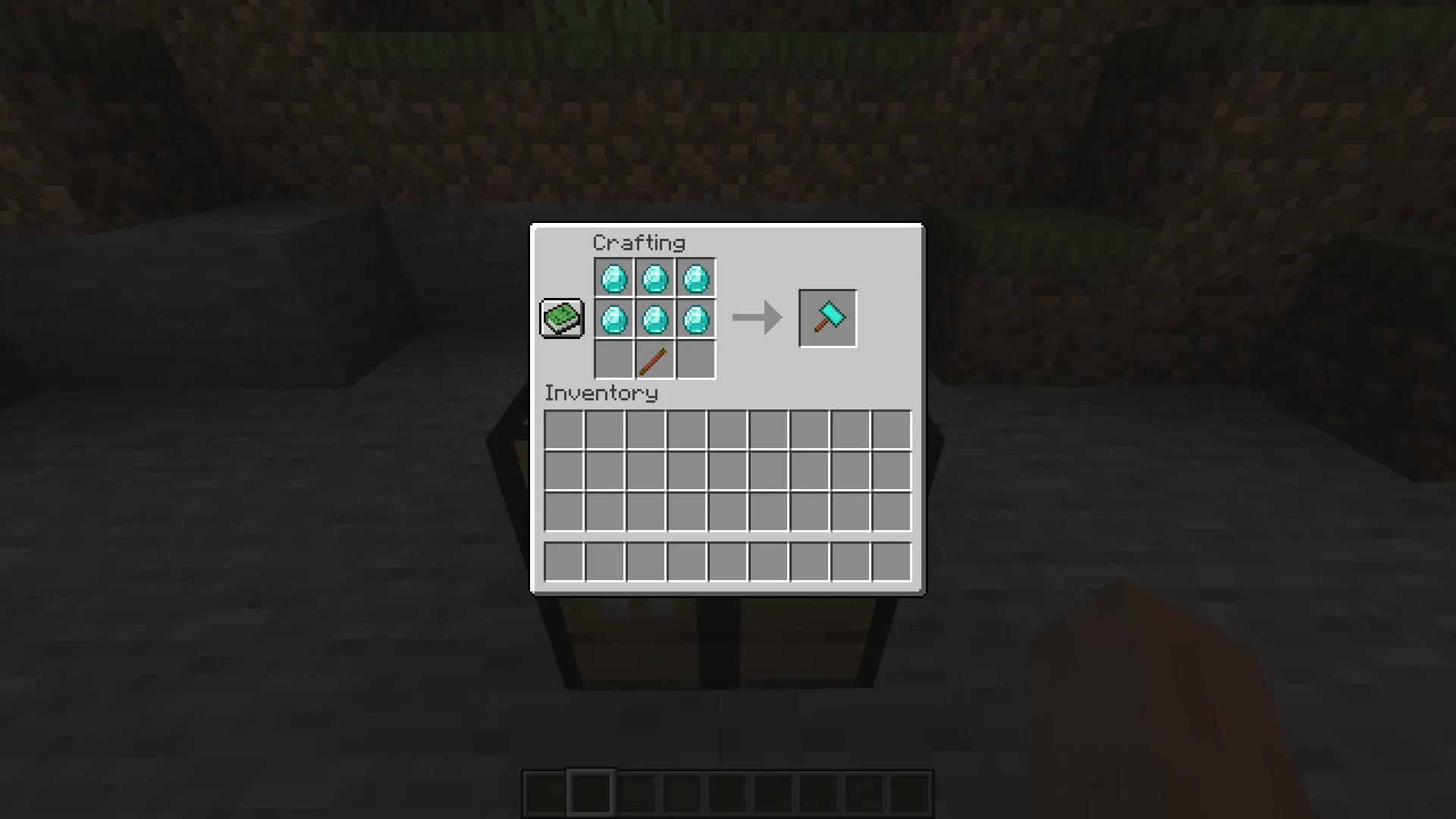Screen dimensions: 1456x819
Task: Pick up the diamond axe from output slot
Action: [827, 318]
